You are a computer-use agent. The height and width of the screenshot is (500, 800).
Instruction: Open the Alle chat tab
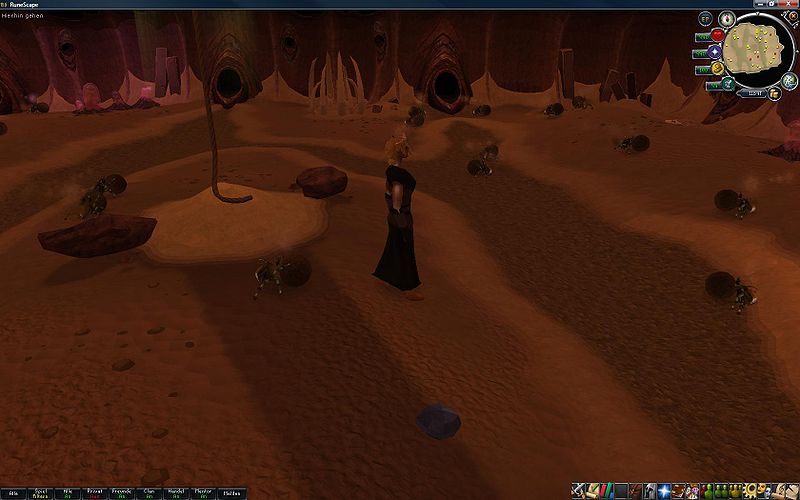tap(15, 492)
